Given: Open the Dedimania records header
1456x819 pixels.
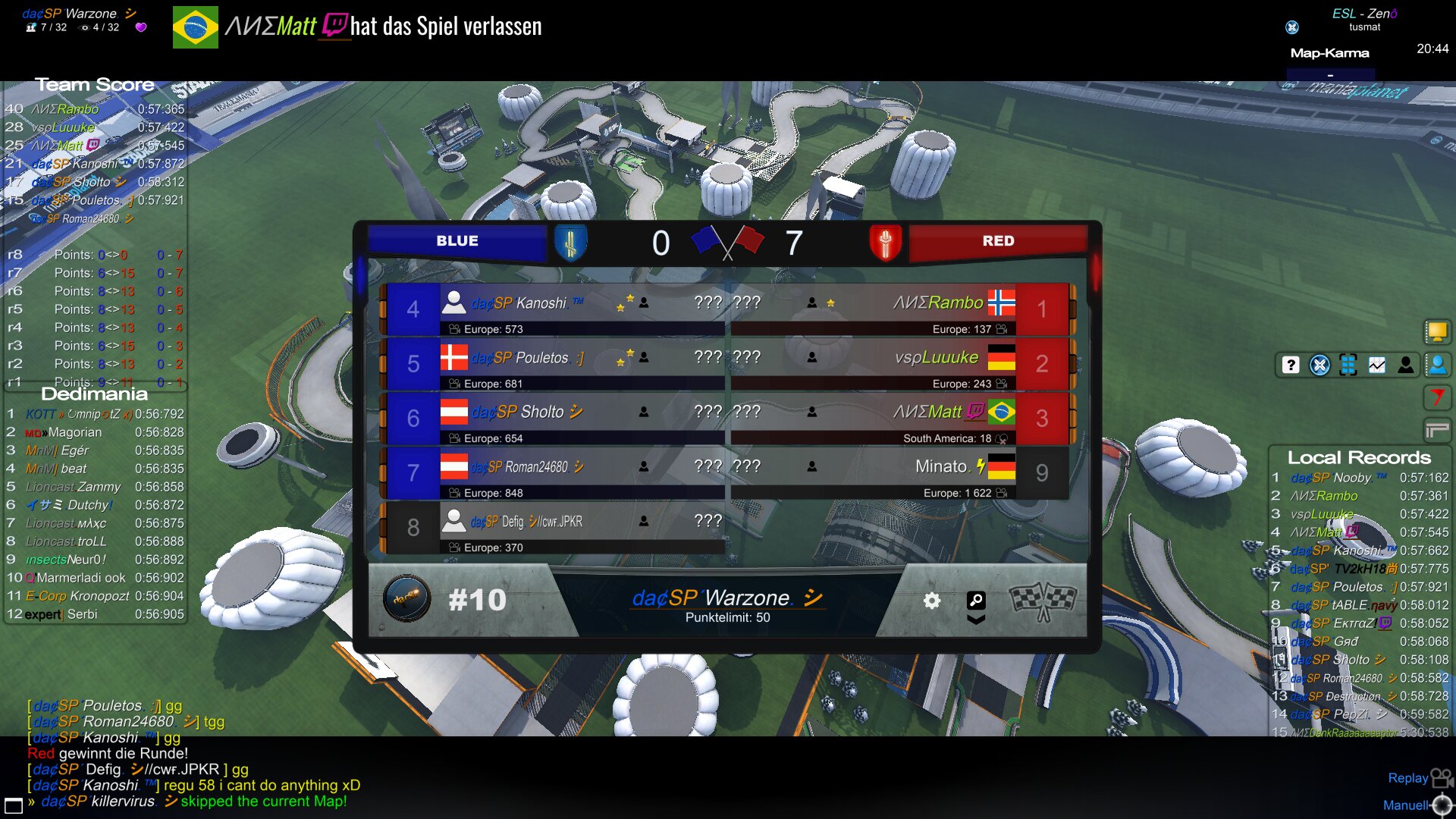Looking at the screenshot, I should click(94, 394).
